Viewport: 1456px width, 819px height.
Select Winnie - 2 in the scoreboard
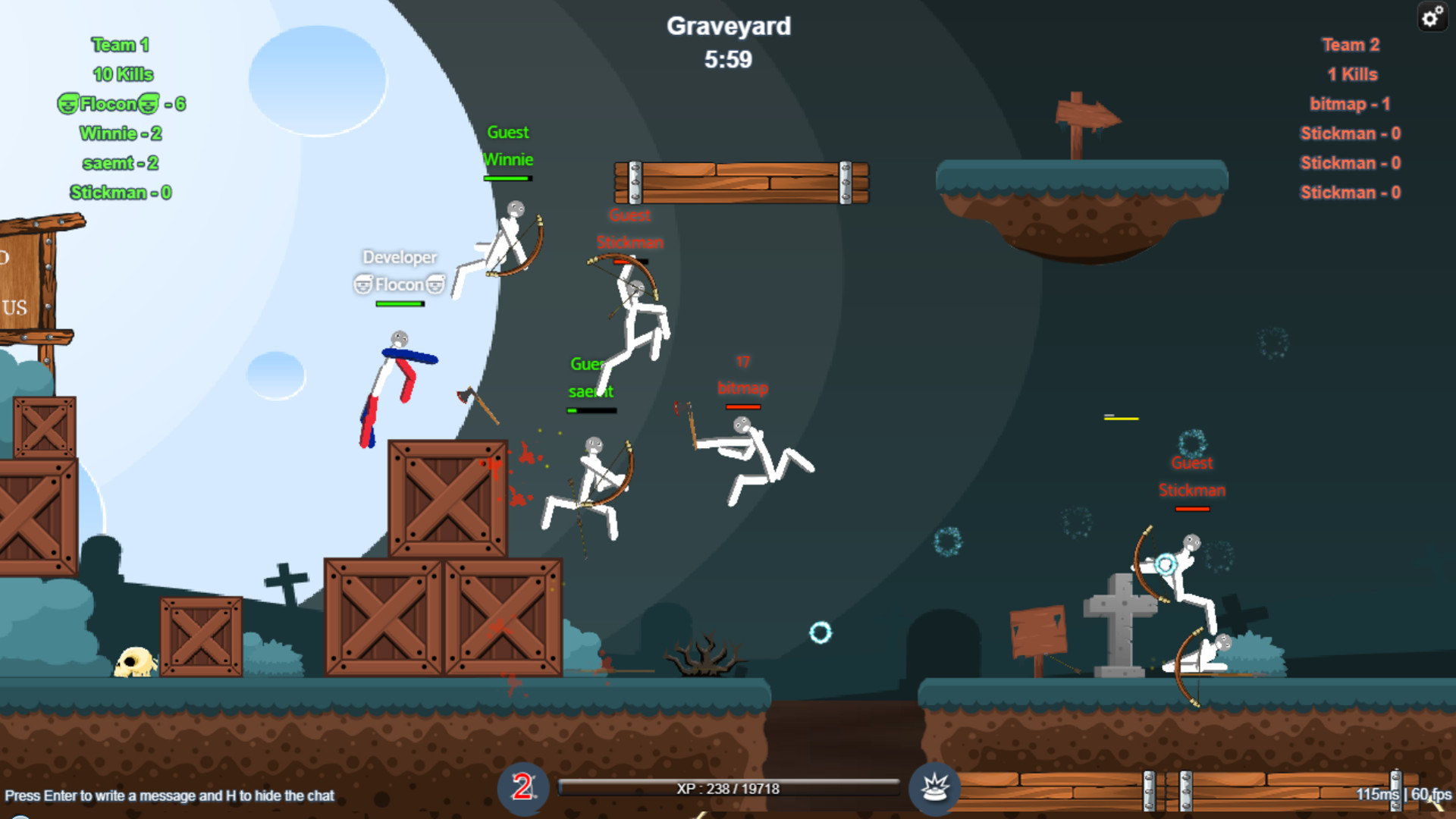point(120,133)
